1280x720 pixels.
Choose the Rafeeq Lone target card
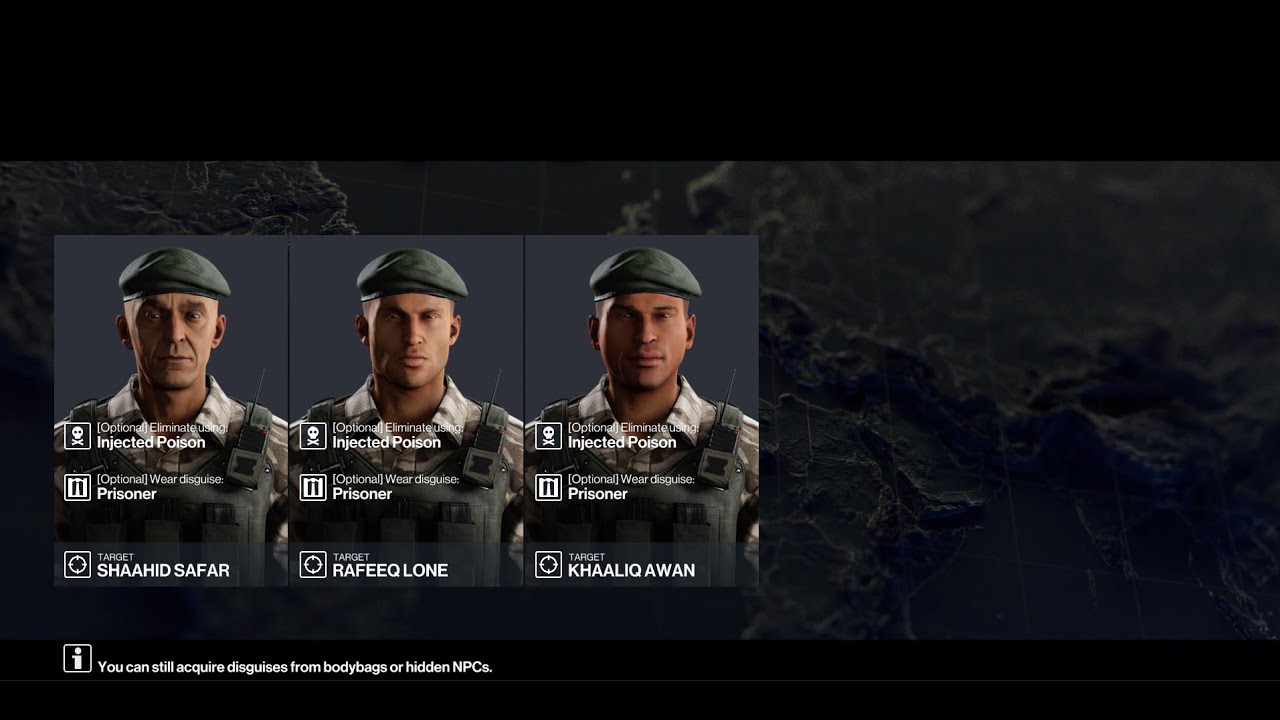pos(406,410)
